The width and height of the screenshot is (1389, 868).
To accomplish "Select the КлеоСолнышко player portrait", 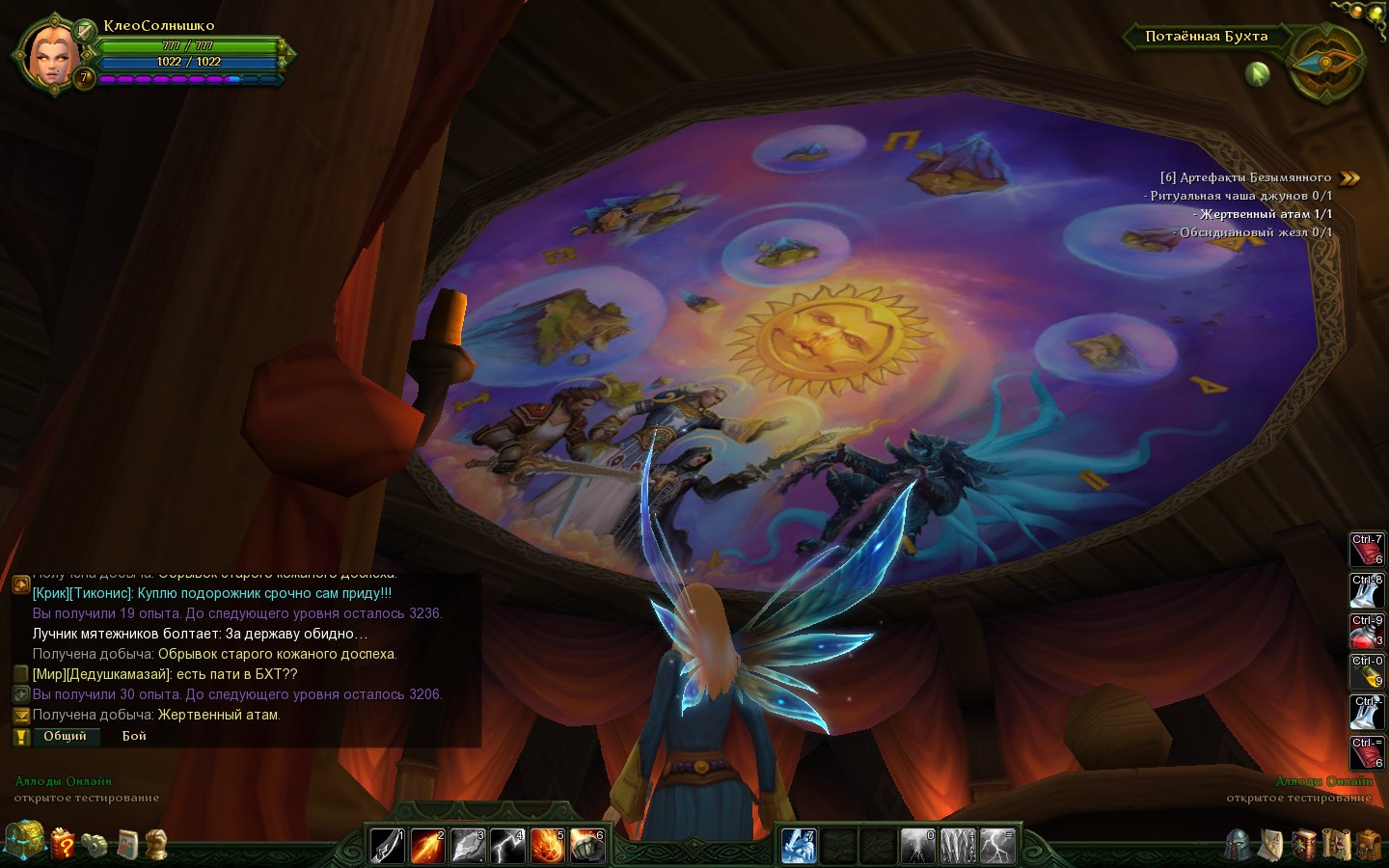I will pos(48,55).
